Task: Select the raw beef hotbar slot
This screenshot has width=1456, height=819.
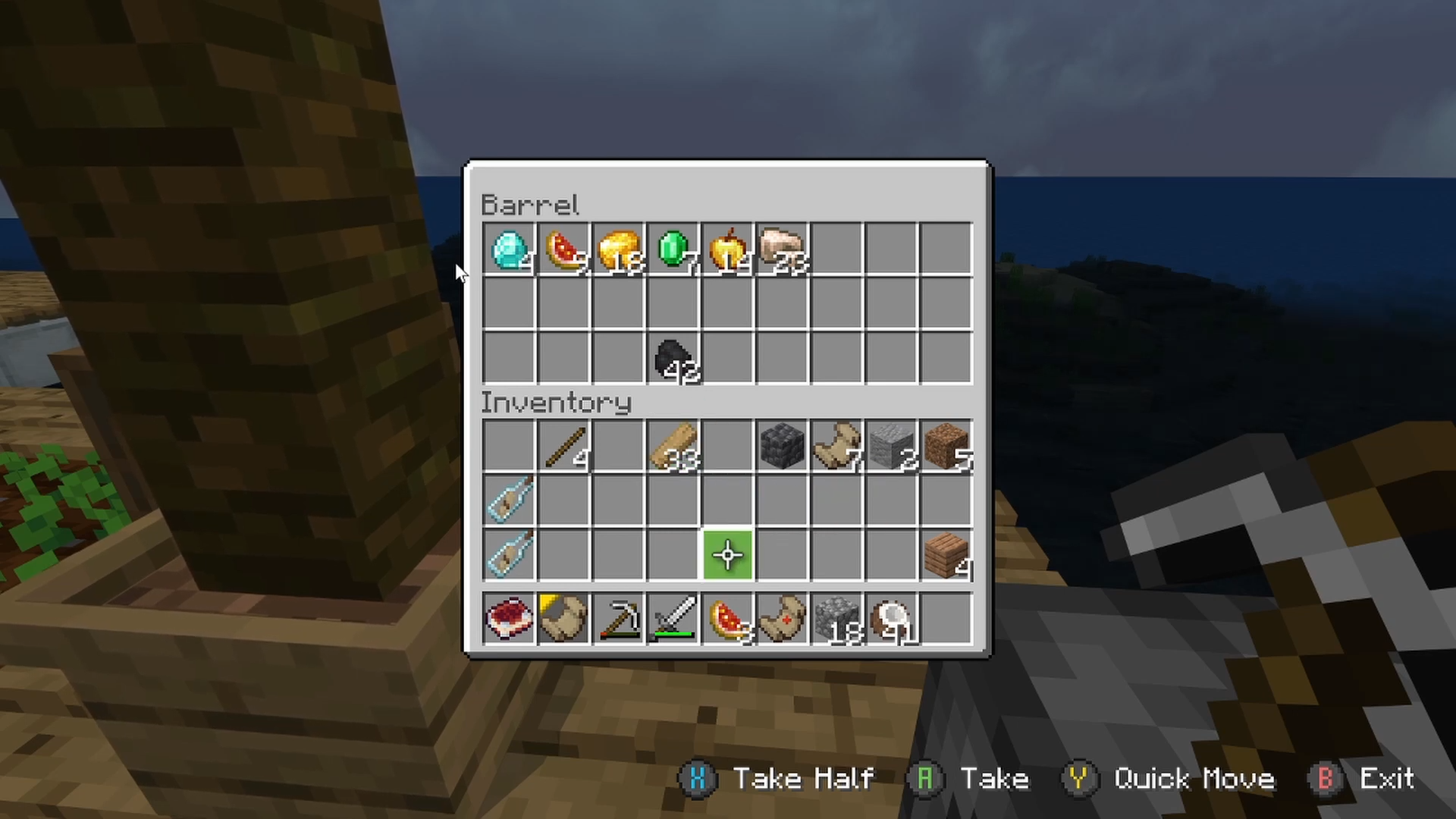Action: click(x=509, y=620)
